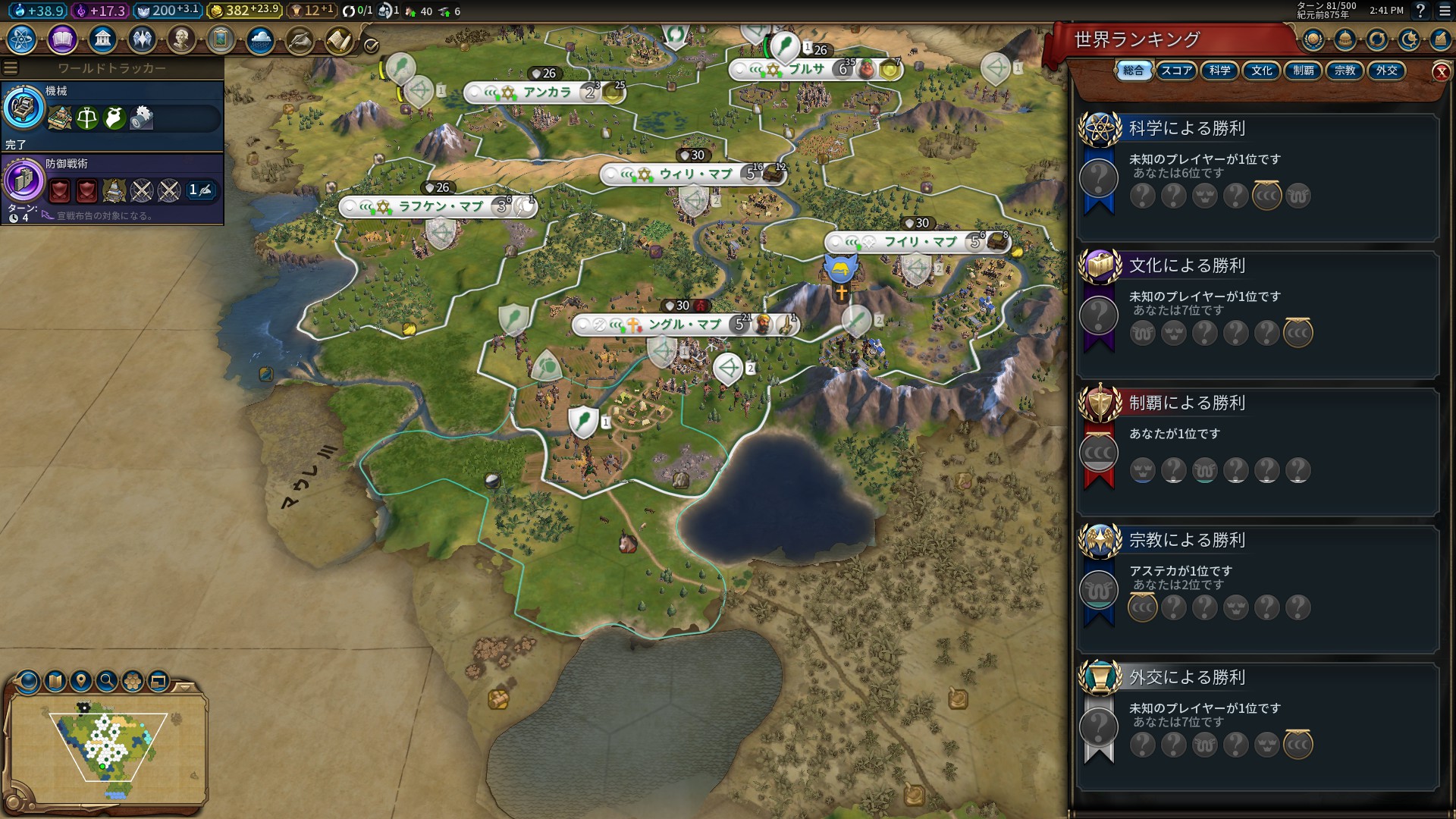This screenshot has width=1456, height=819.
Task: Open the civics tree book icon
Action: (62, 39)
